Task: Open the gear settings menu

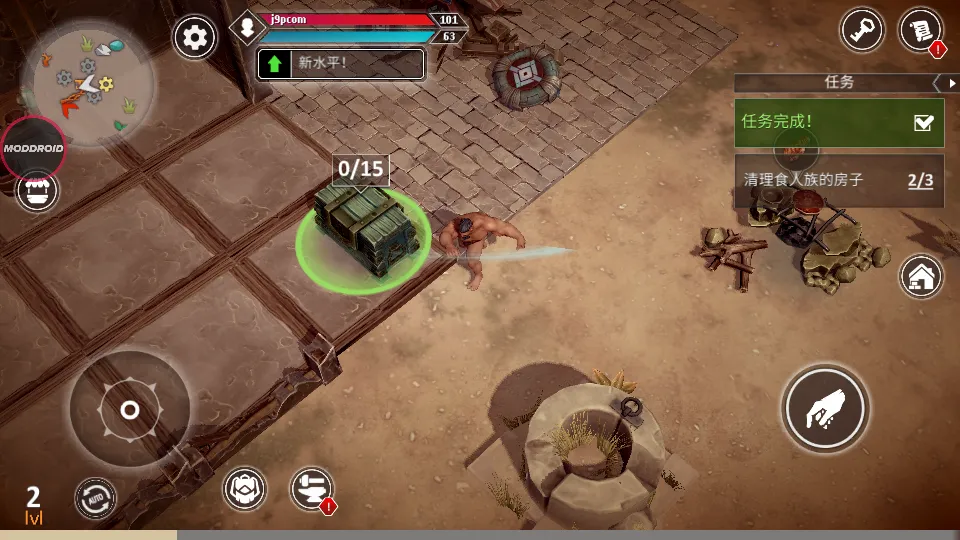Action: [195, 38]
